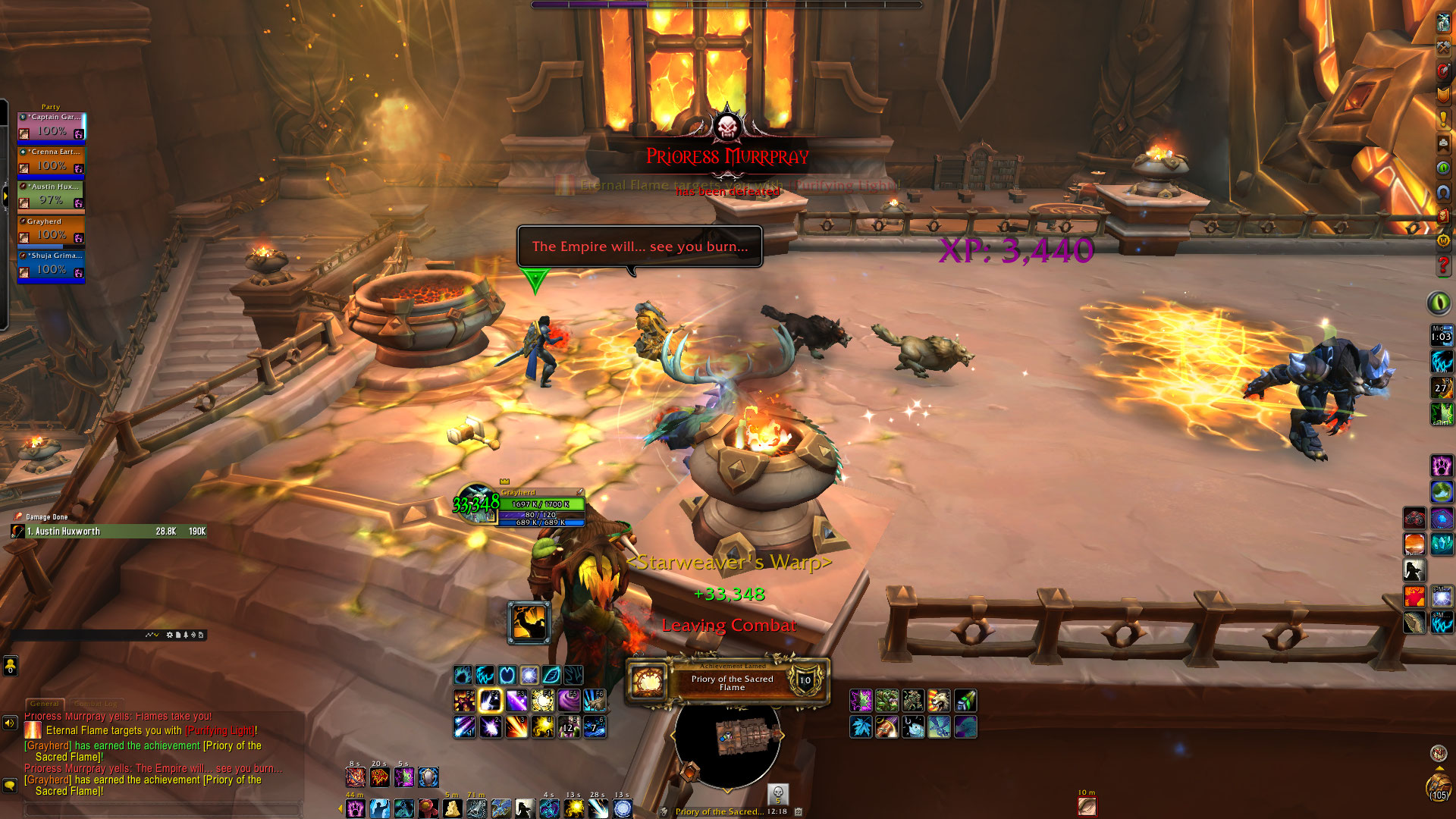Select Austin Hux... party frame
This screenshot has width=1456, height=819.
(52, 196)
